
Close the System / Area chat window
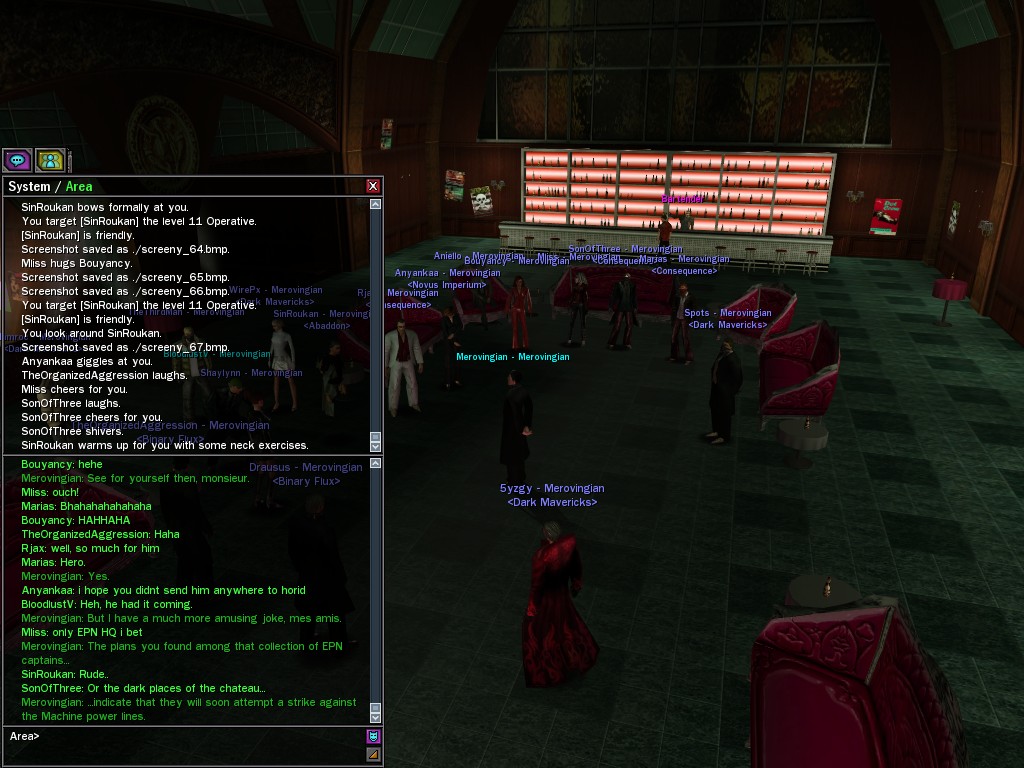(373, 186)
